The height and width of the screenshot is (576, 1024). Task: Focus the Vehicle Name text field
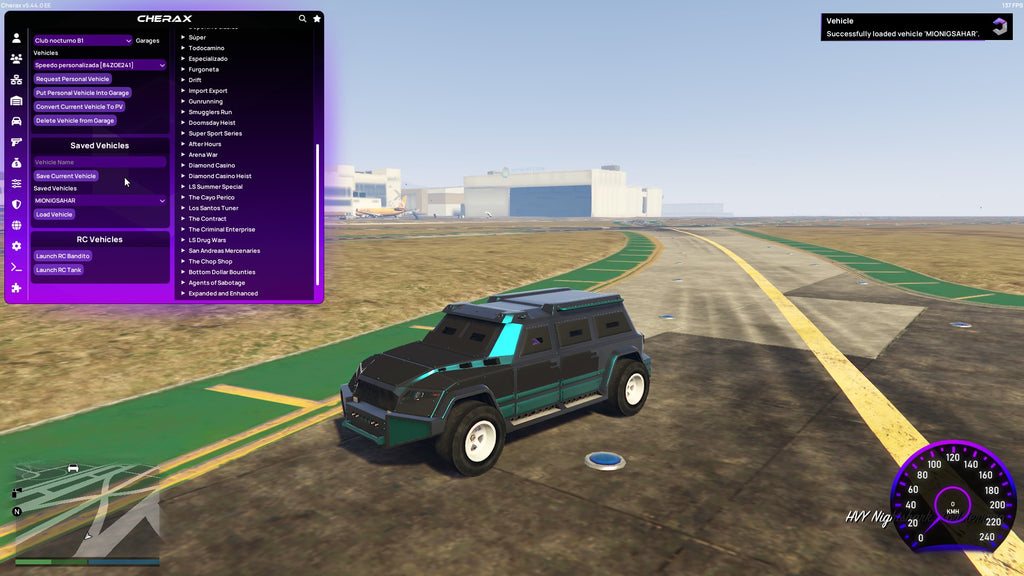click(99, 162)
